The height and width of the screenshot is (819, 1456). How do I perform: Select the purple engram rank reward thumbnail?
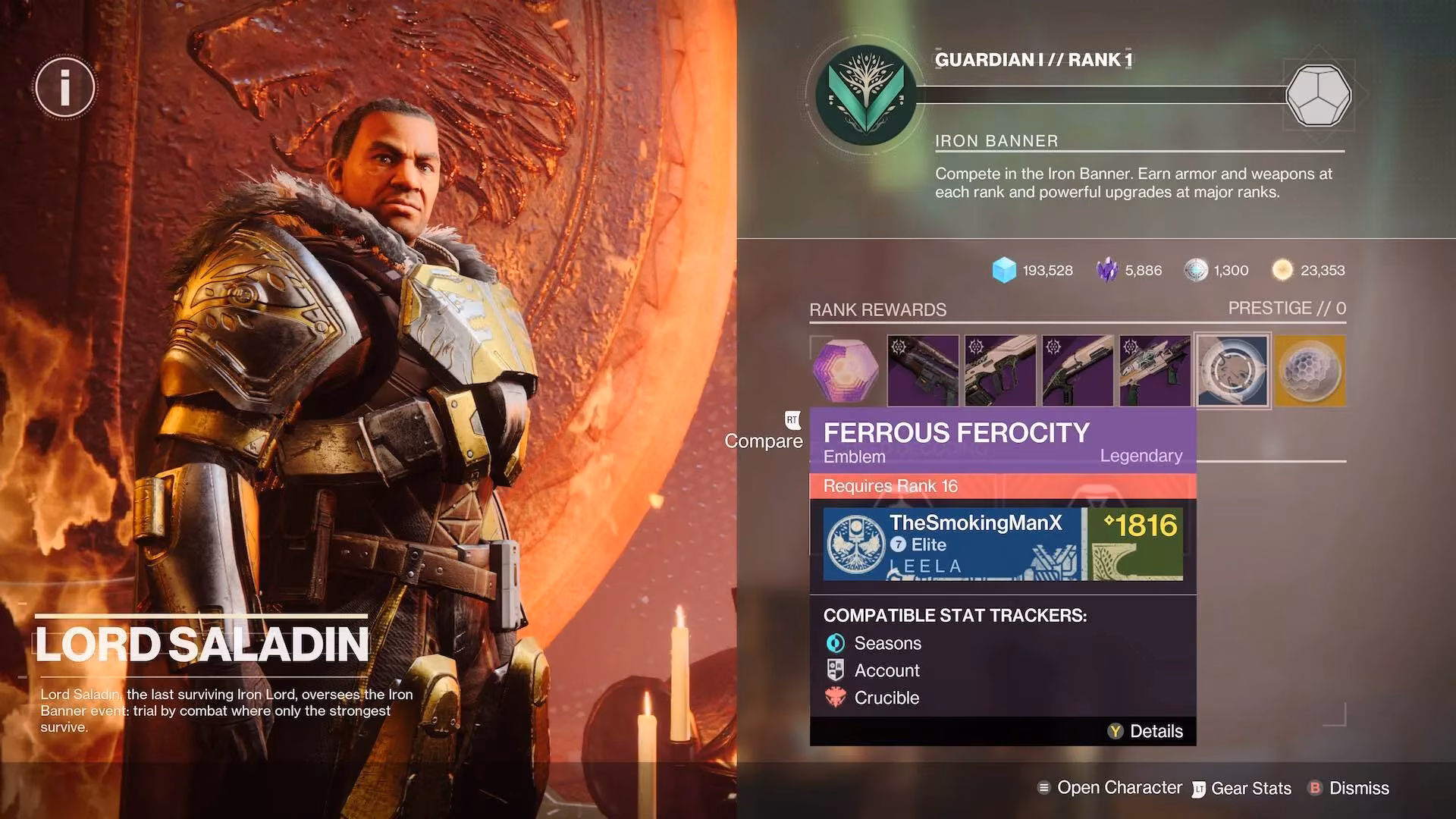point(846,371)
